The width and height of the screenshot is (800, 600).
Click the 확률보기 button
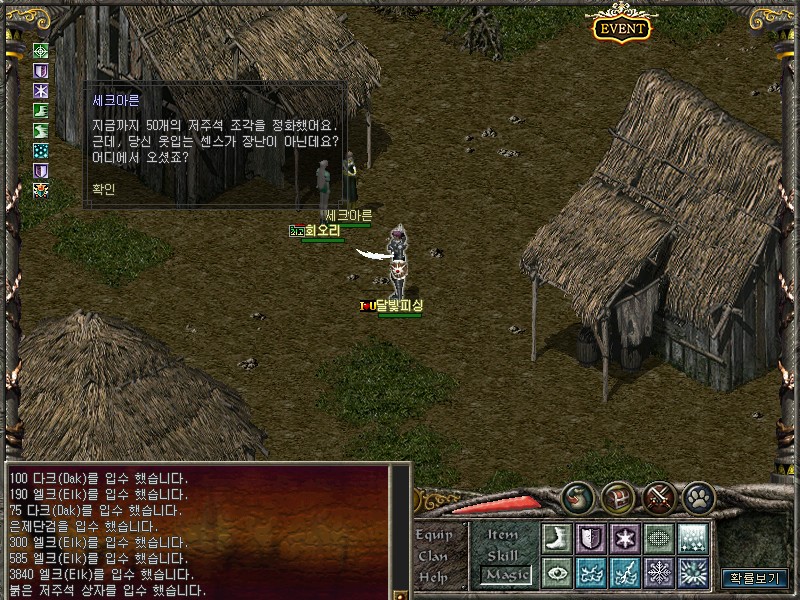click(755, 577)
